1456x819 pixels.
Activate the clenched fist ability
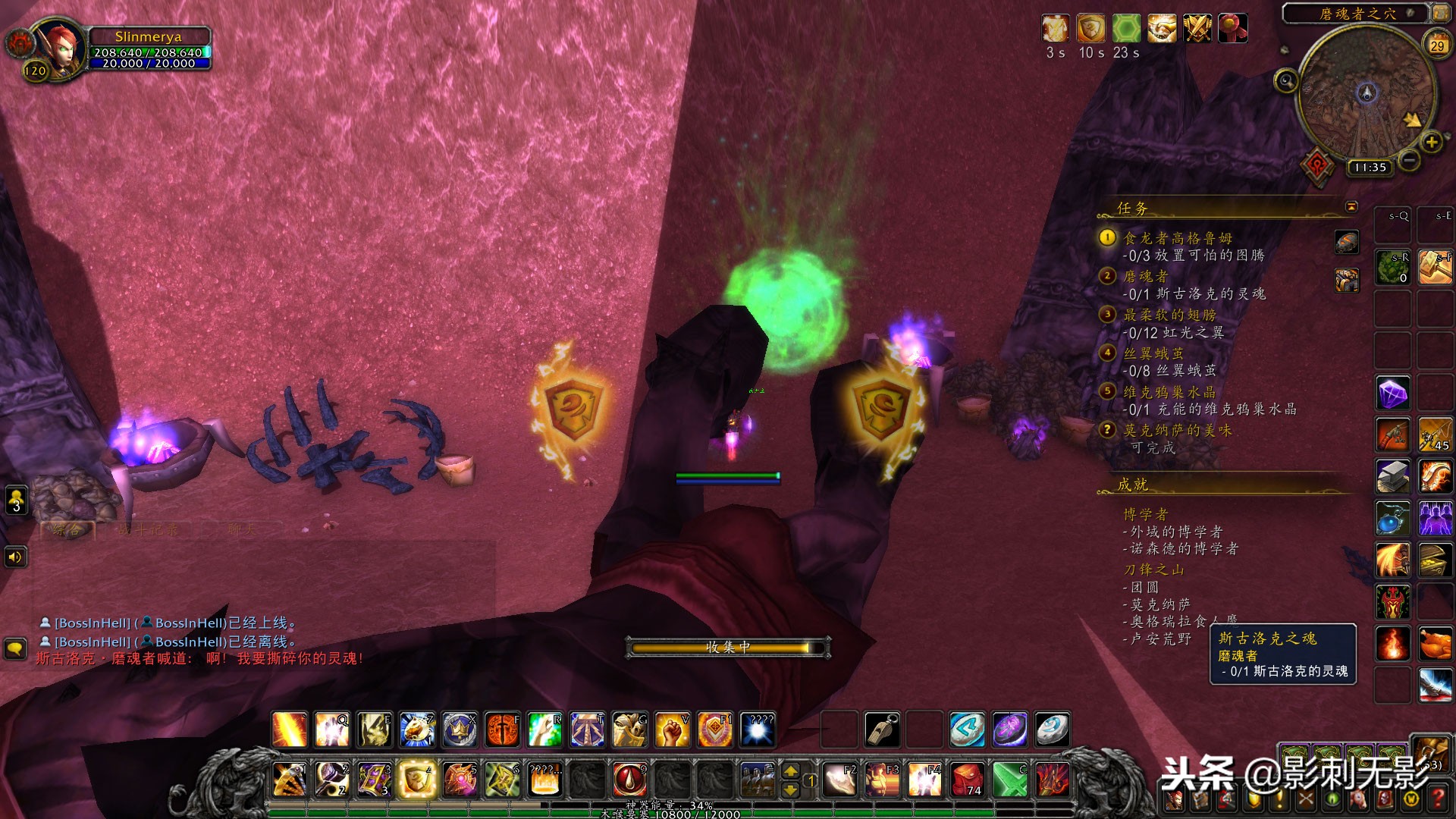tap(672, 730)
